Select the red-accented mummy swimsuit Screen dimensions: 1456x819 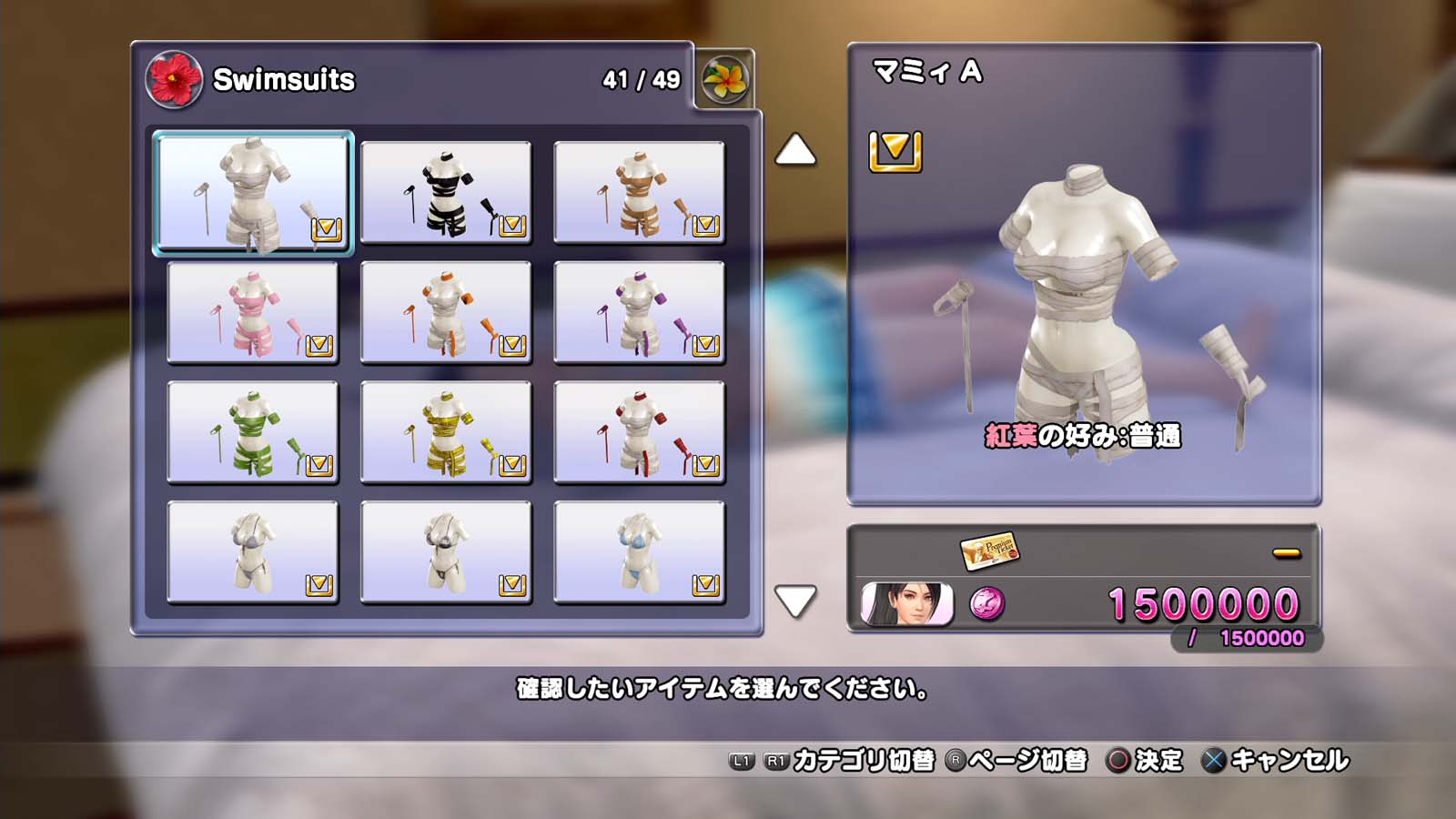coord(639,433)
